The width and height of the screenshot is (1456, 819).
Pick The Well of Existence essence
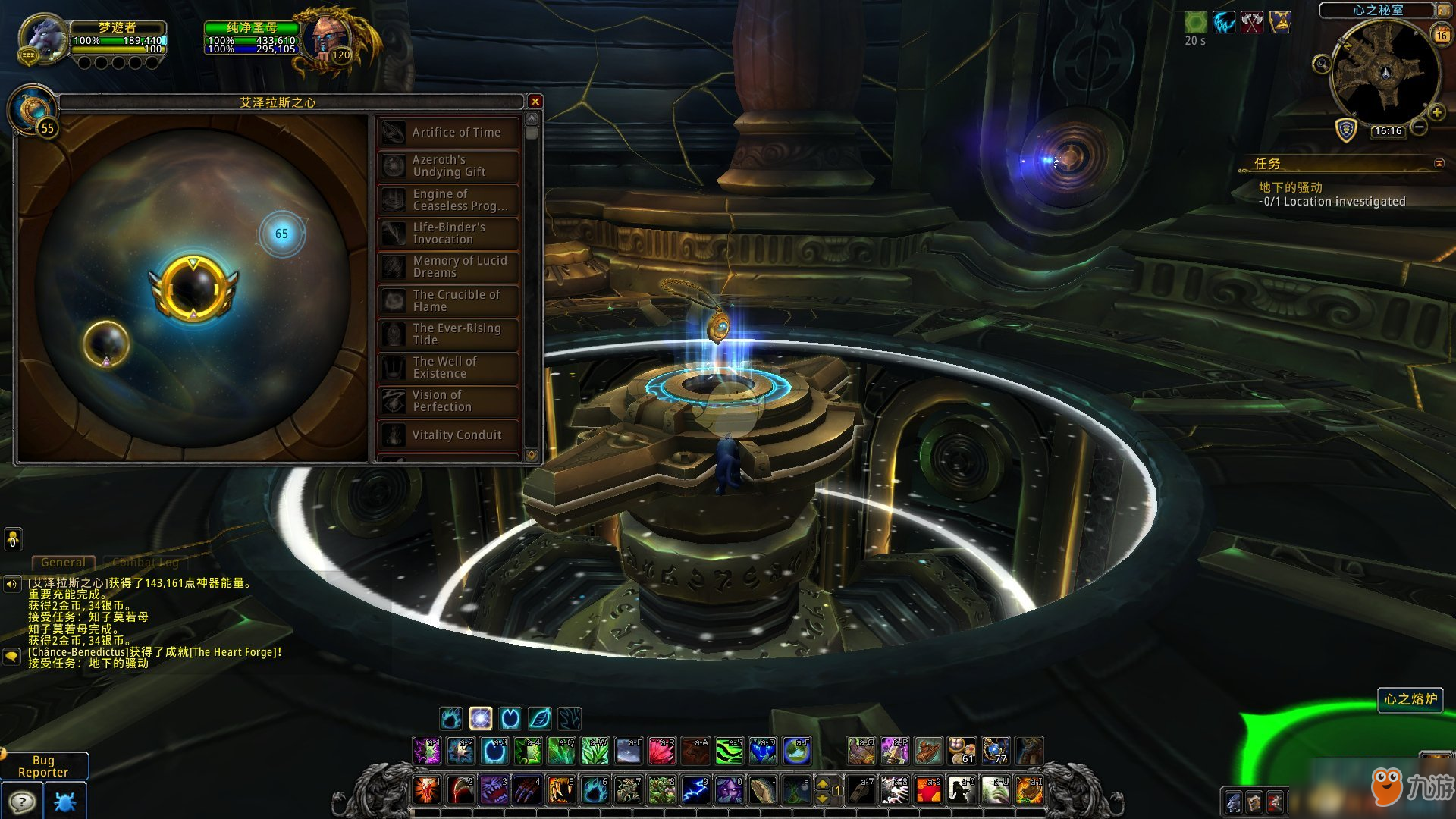tap(448, 368)
